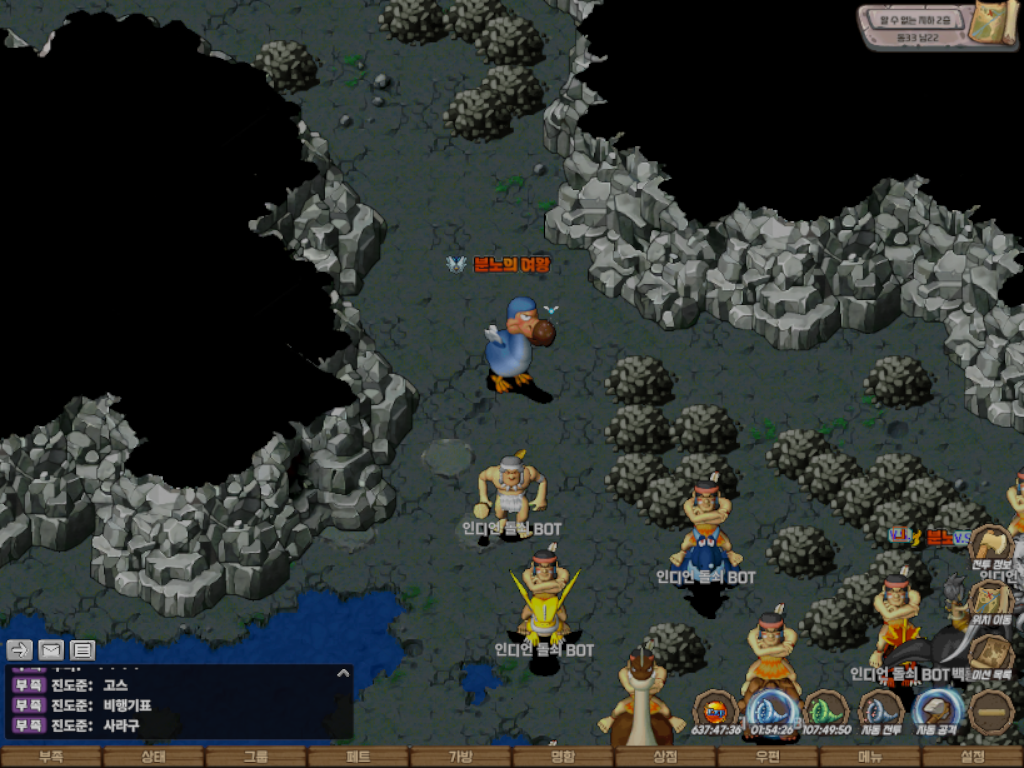Screen dimensions: 1024x768
Task: Open the 미션 목록 mission list scroll
Action: (991, 657)
